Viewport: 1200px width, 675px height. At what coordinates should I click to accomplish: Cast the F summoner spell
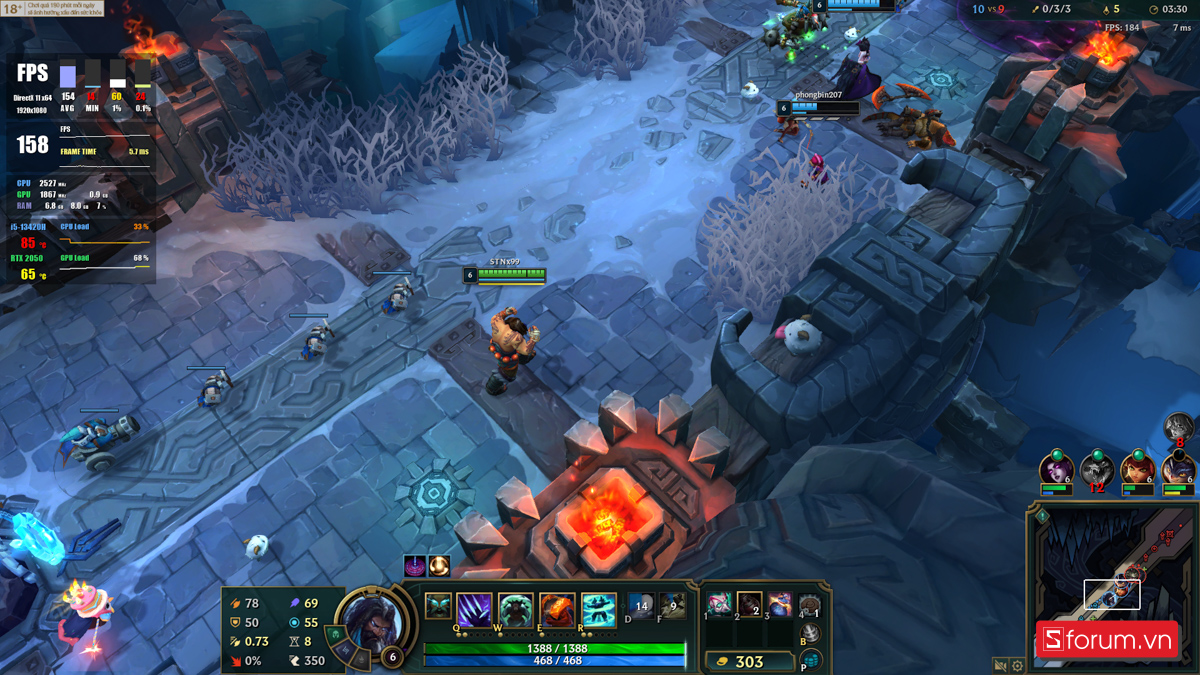coord(672,606)
